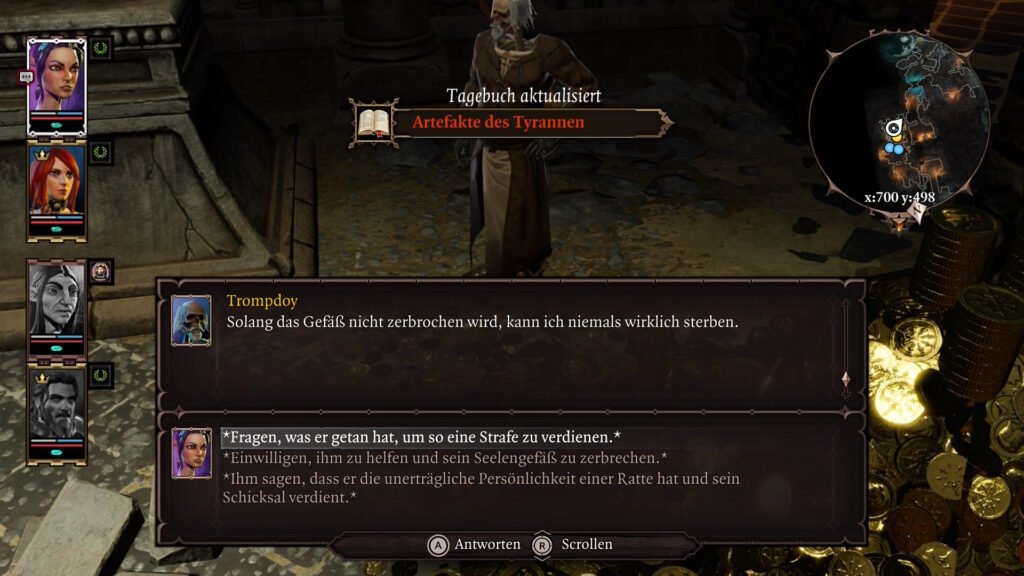This screenshot has height=576, width=1024.
Task: Select the insulting rat personality reply
Action: click(480, 487)
